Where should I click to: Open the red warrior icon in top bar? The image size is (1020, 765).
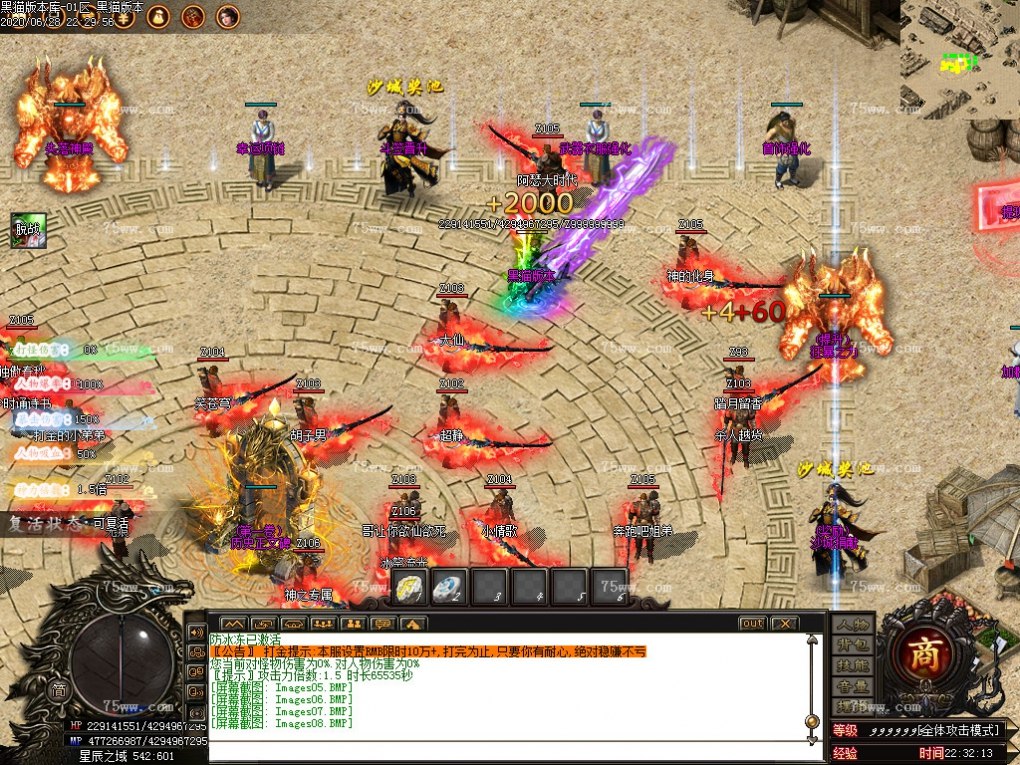pos(194,16)
